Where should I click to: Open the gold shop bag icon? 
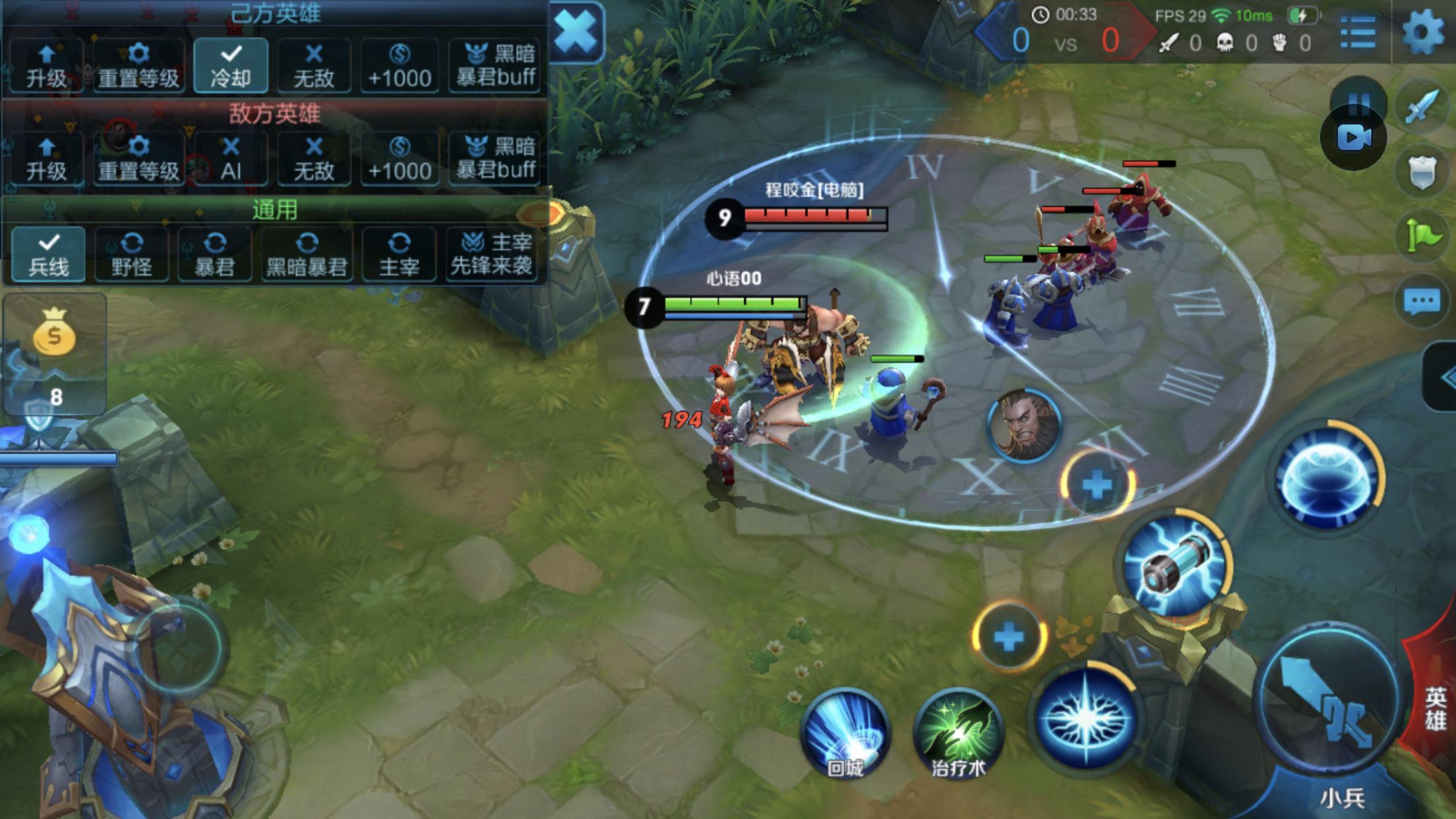pos(54,333)
